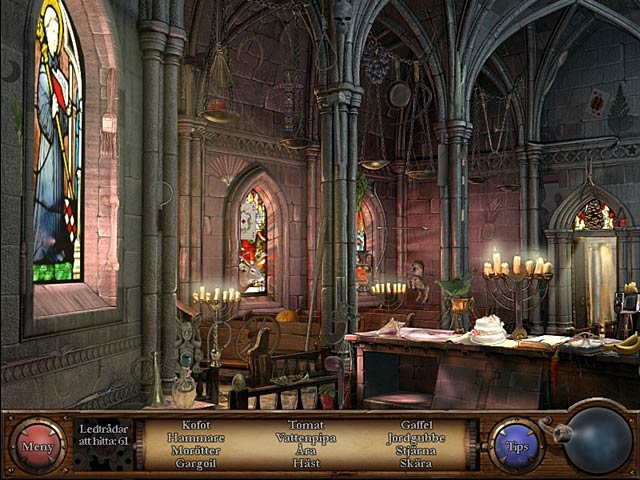Open the red Meny button
640x480 pixels.
point(38,445)
